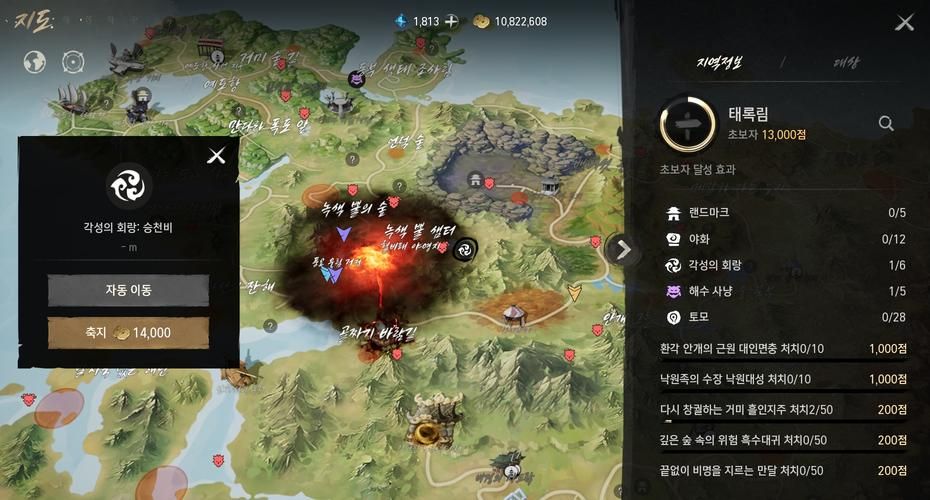Viewport: 930px width, 500px height.
Task: Select the swirl 각성의 회랑 marker on the map
Action: (x=464, y=249)
